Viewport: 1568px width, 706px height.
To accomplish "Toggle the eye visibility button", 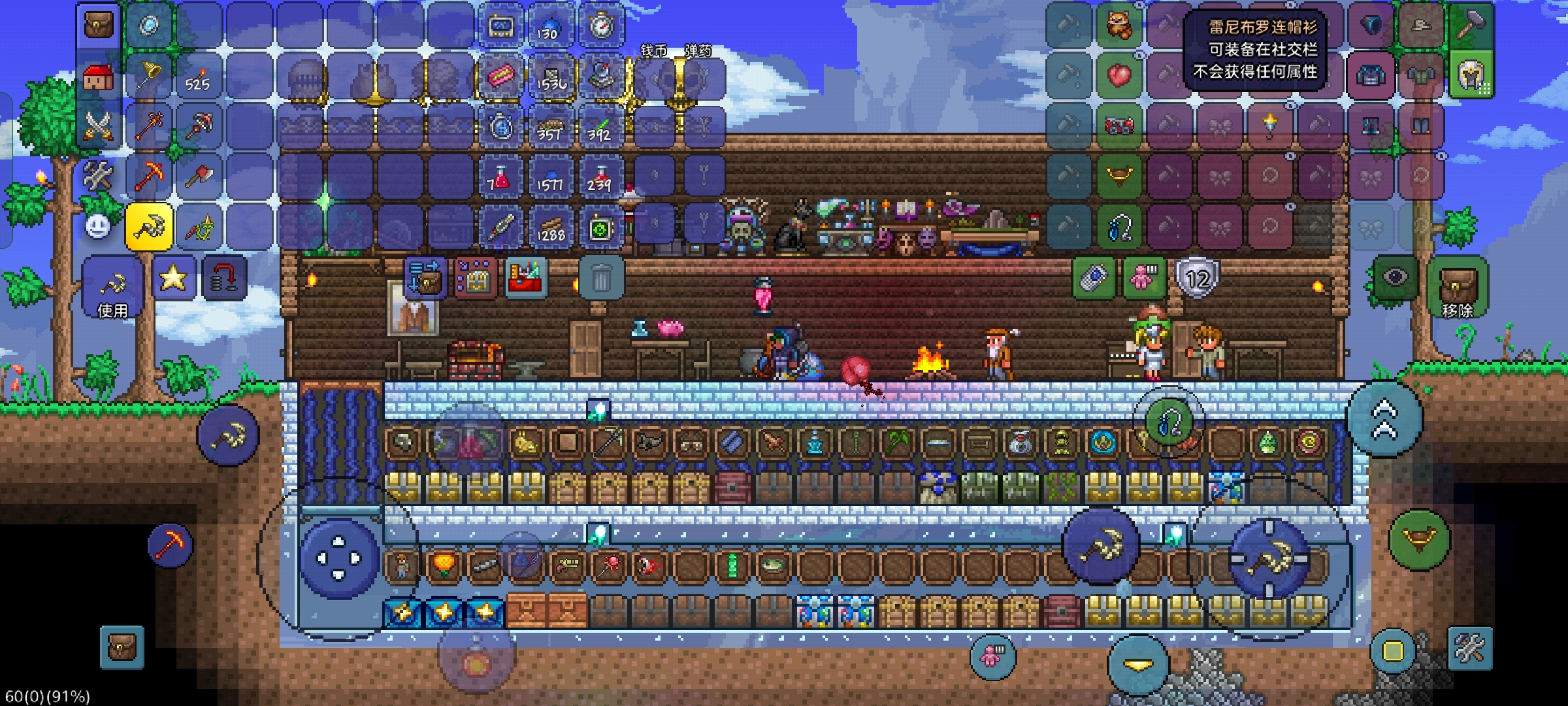I will [x=1395, y=278].
